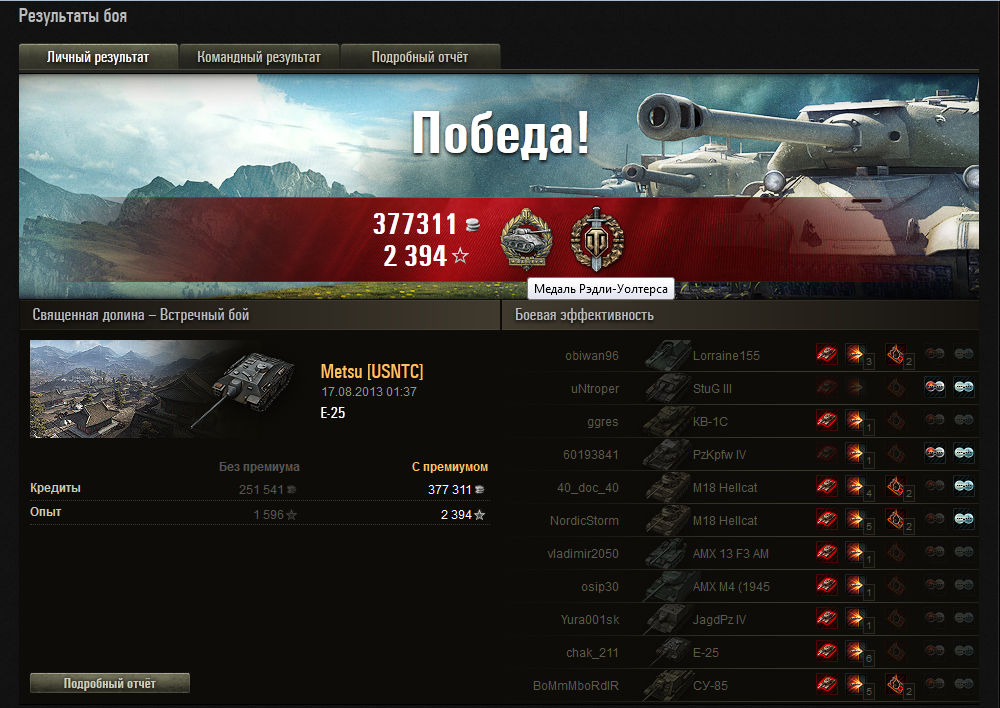Screen dimensions: 1000x708
Task: Open the Командный результат tab
Action: point(259,57)
